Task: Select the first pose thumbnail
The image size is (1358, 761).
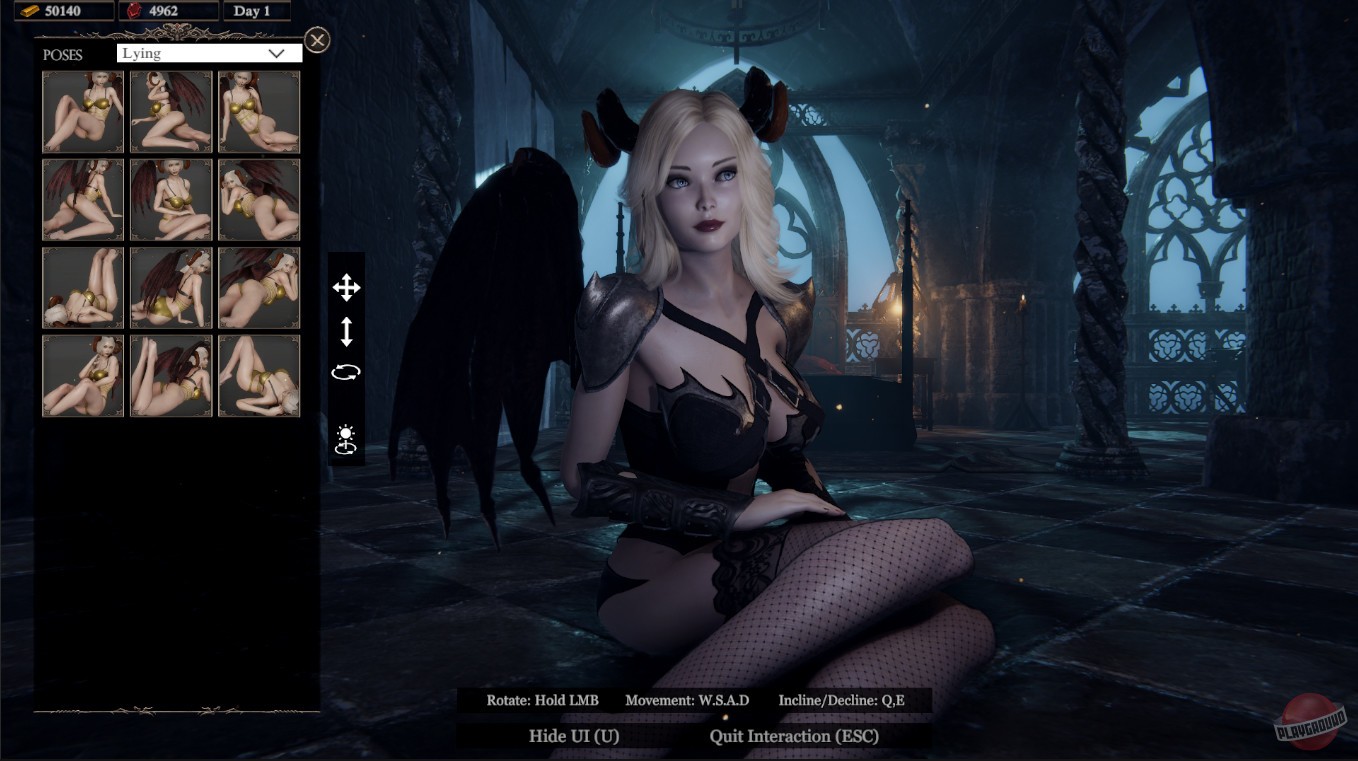Action: click(82, 111)
